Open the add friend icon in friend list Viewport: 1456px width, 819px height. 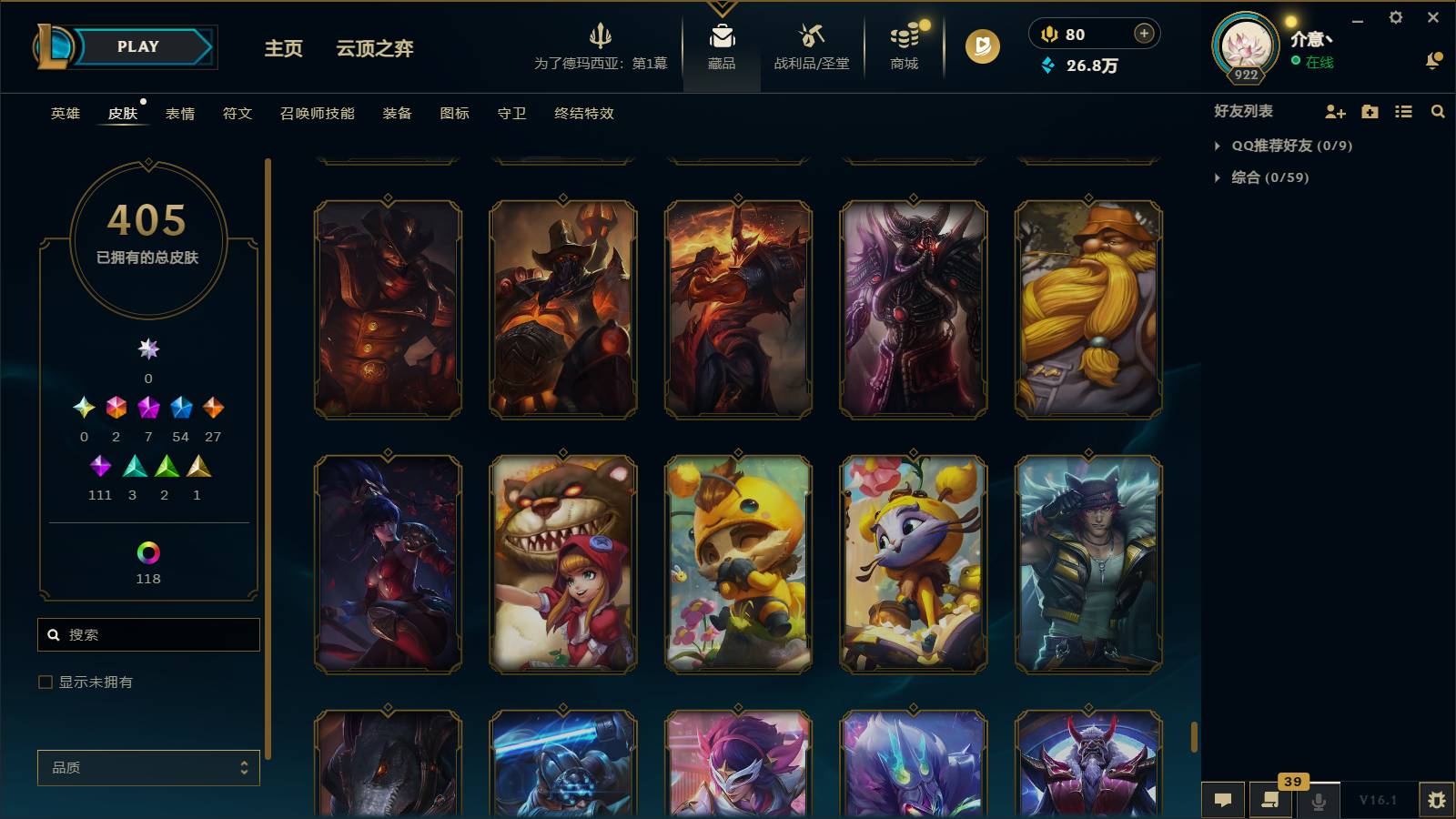(1334, 112)
